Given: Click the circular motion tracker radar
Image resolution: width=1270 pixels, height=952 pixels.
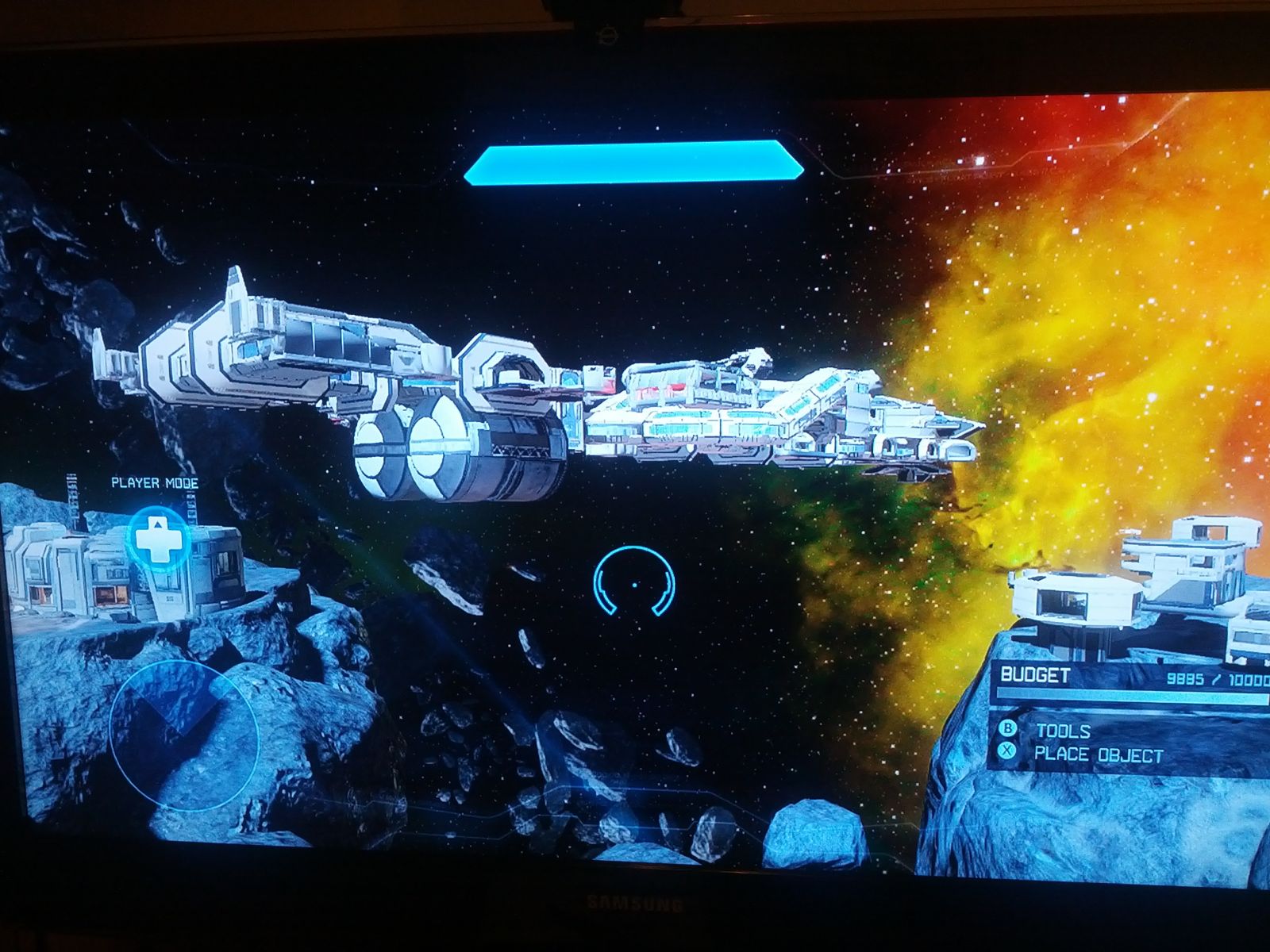Looking at the screenshot, I should pyautogui.click(x=184, y=735).
